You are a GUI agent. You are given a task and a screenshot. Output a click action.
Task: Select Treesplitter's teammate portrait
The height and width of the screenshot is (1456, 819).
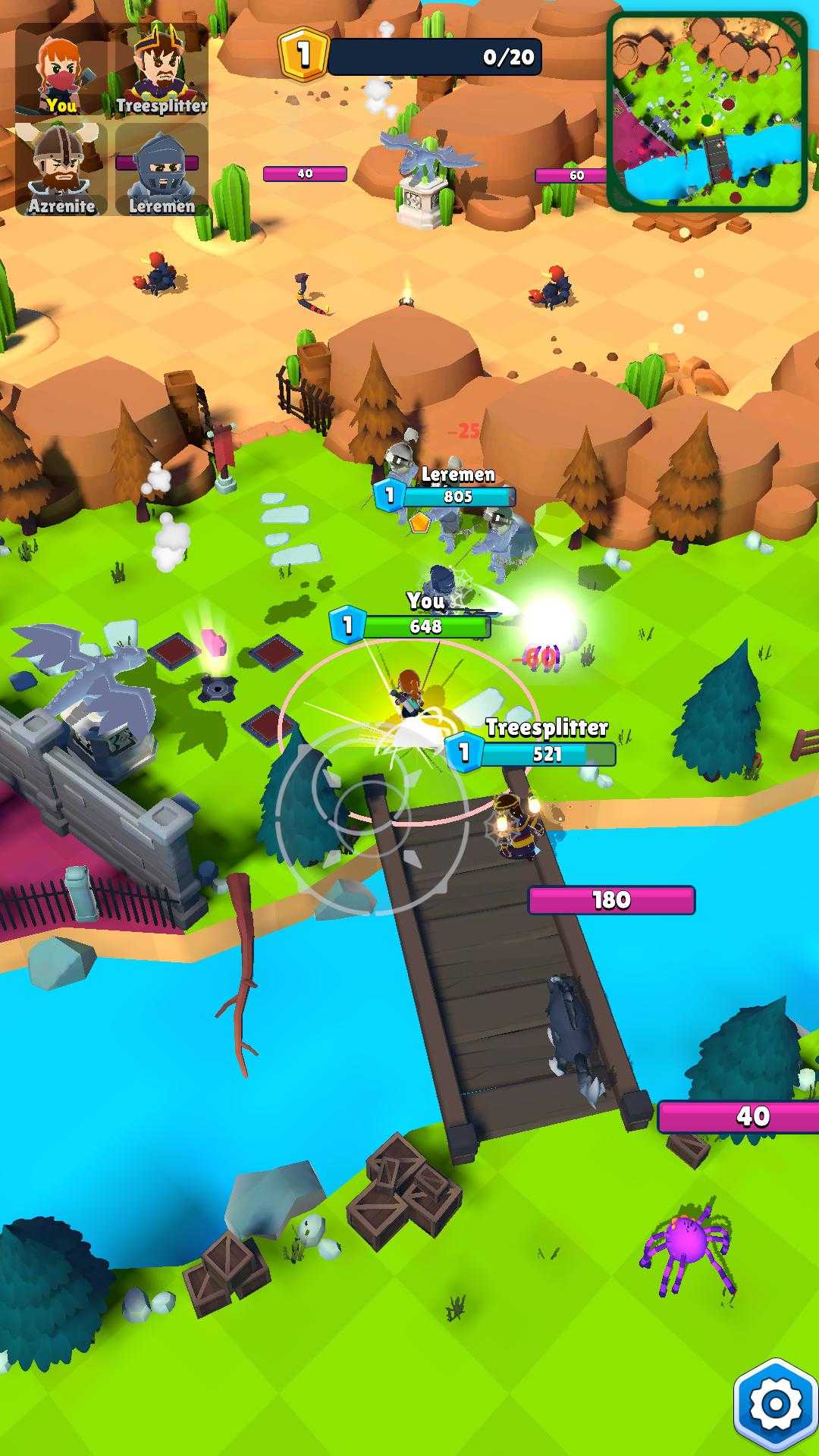(x=161, y=70)
